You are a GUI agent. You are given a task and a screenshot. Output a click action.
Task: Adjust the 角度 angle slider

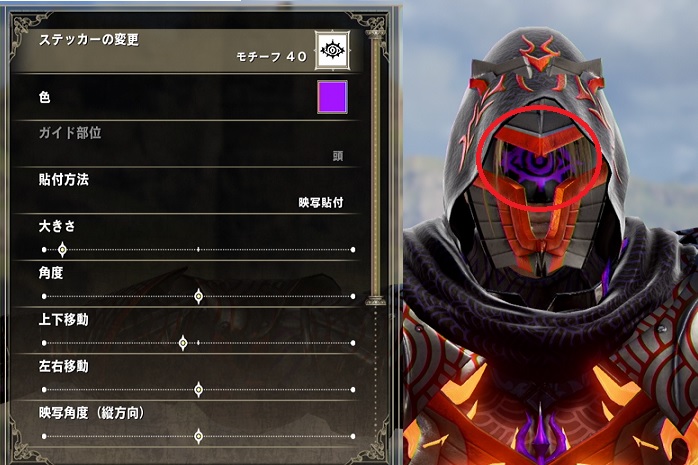[198, 296]
